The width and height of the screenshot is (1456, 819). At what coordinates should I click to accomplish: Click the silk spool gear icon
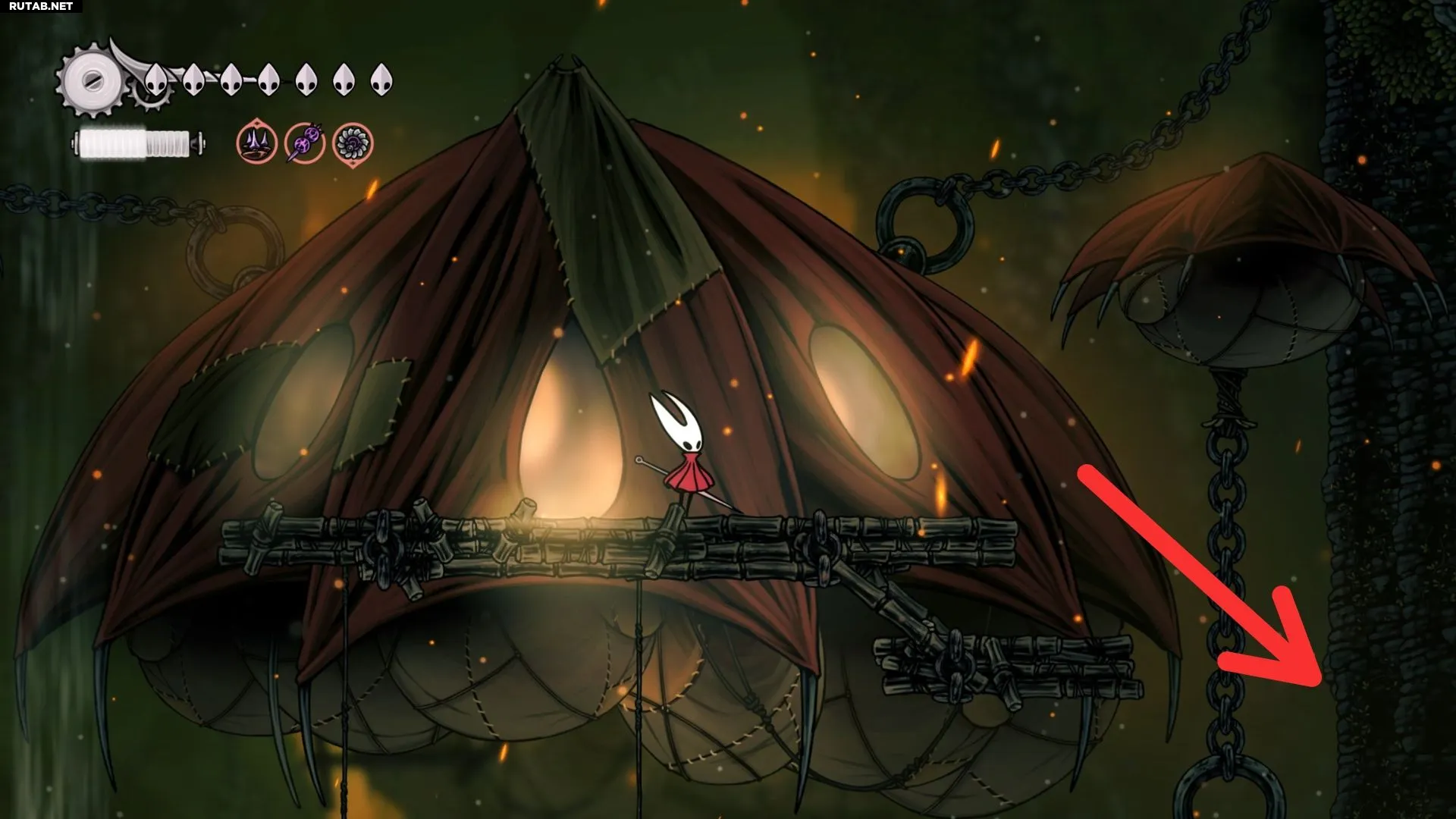point(92,81)
